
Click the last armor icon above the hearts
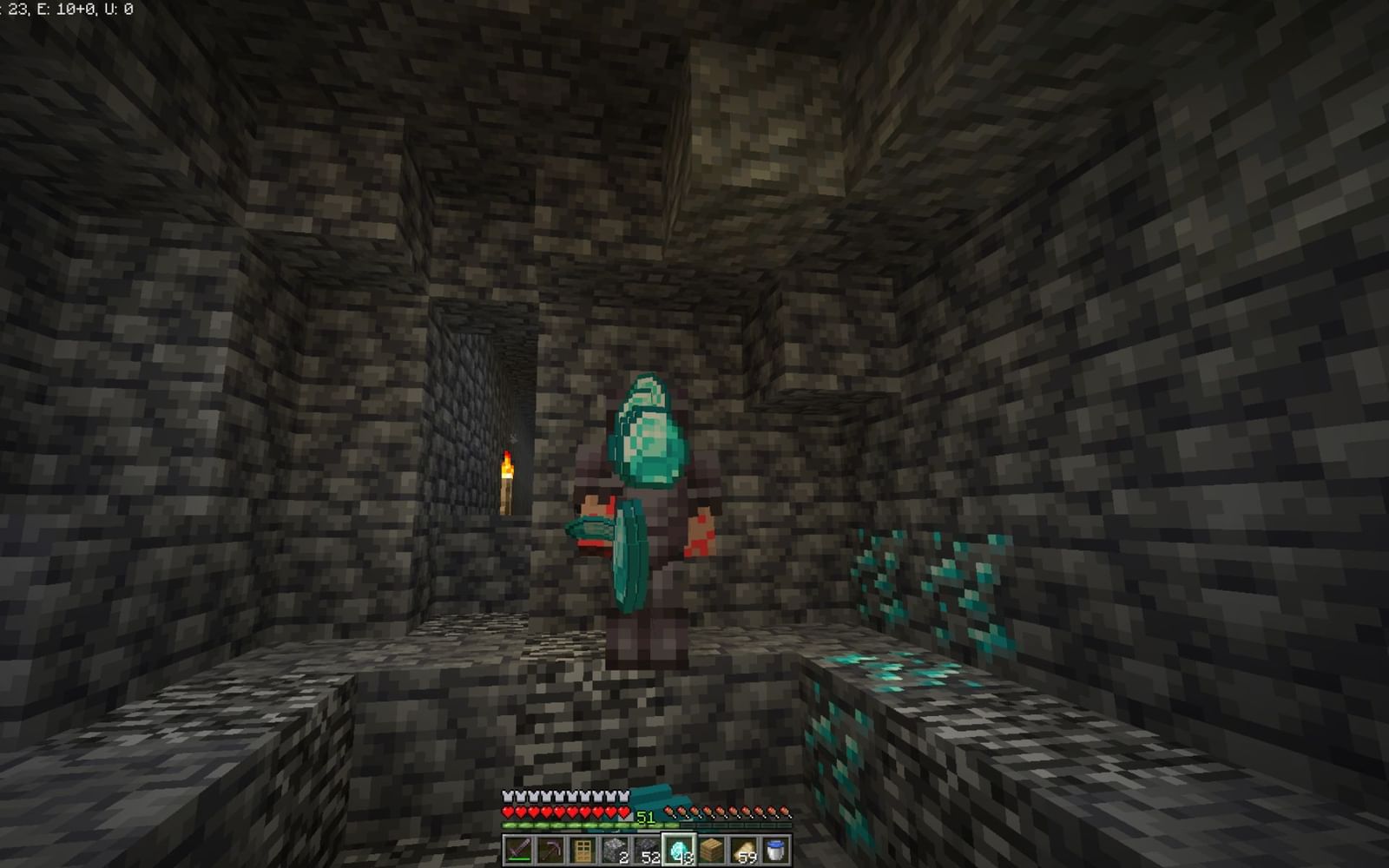click(623, 796)
